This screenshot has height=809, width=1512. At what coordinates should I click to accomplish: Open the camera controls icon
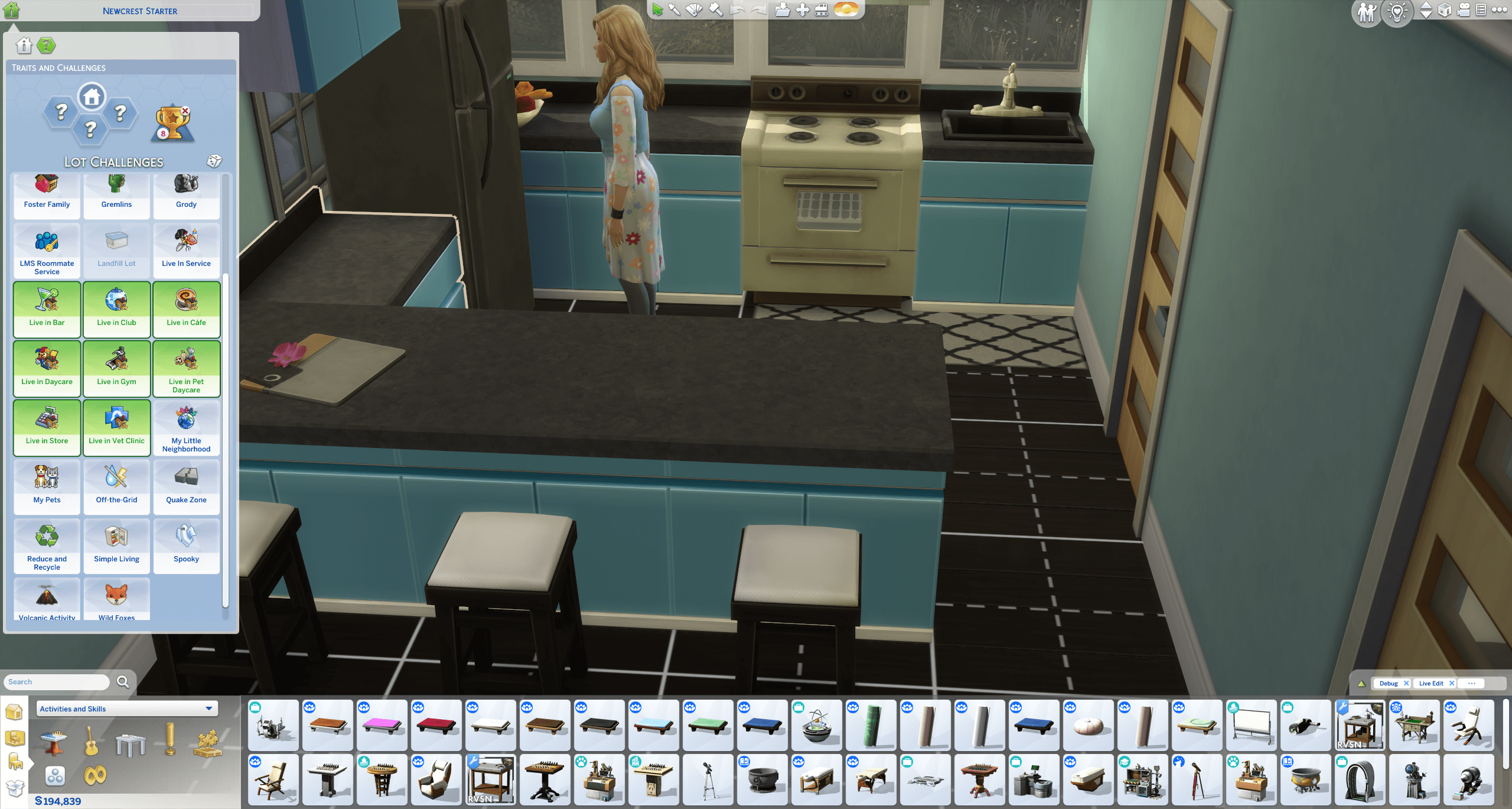pyautogui.click(x=1463, y=10)
